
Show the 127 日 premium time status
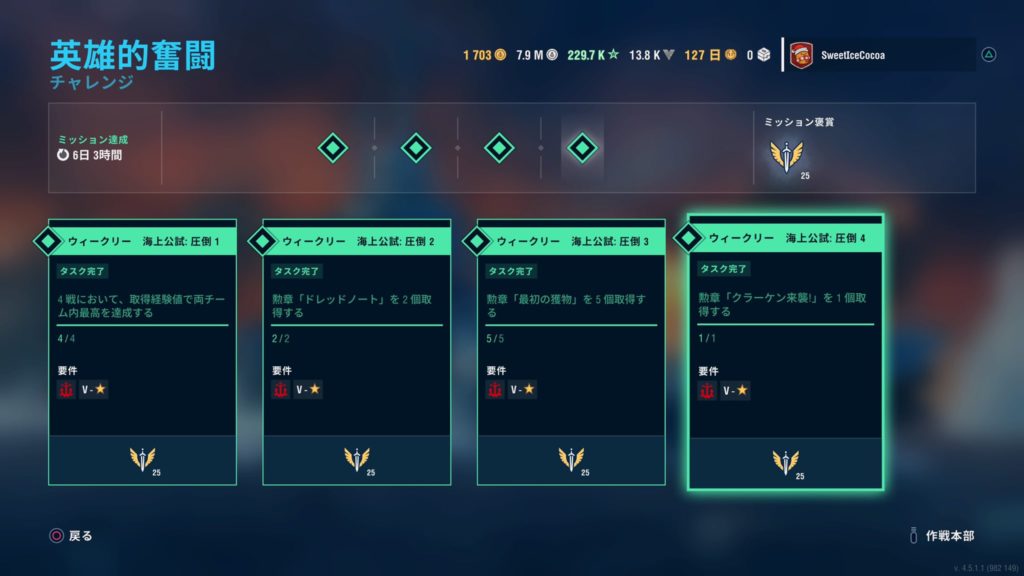tap(710, 55)
